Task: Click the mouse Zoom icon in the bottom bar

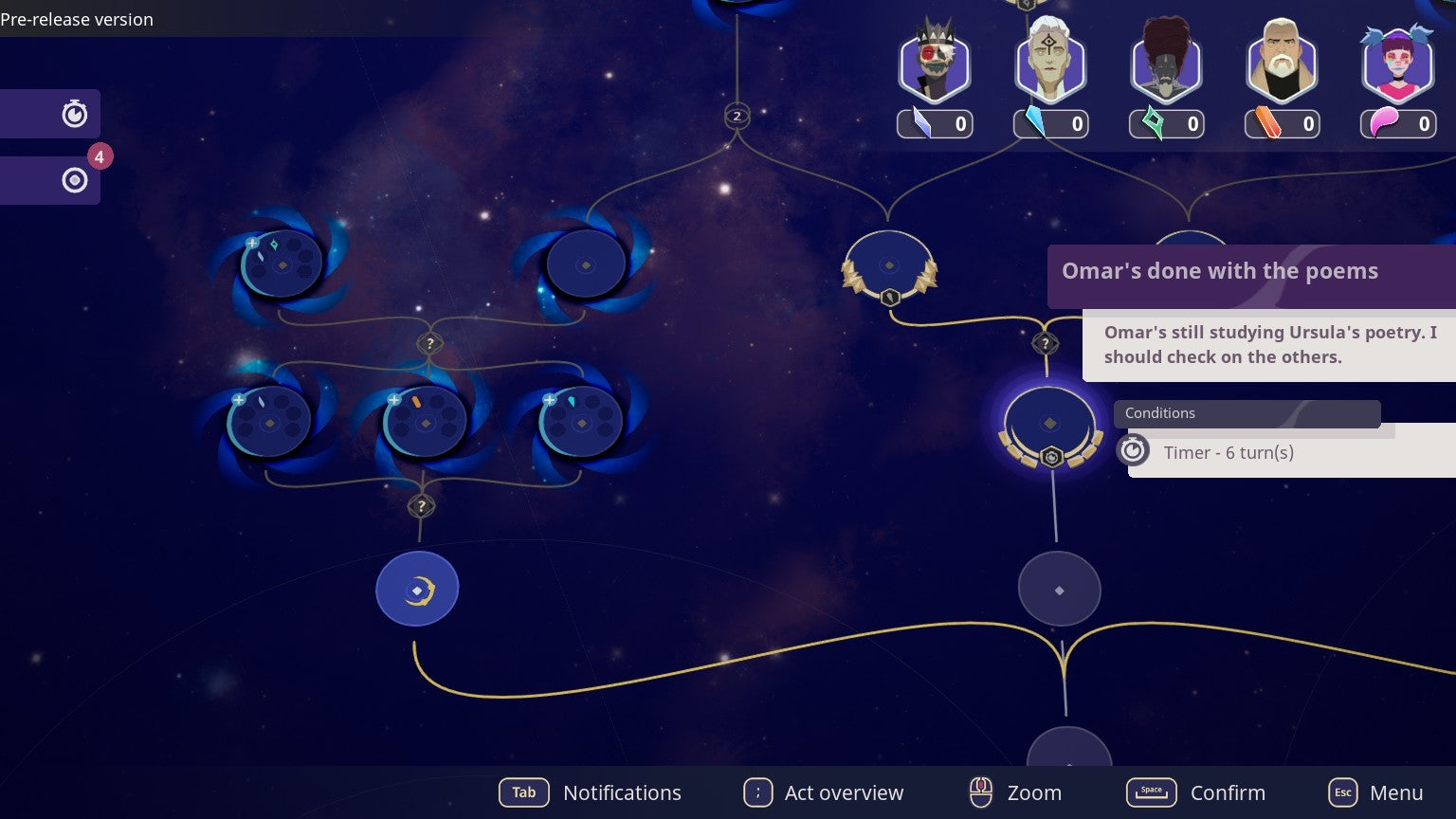Action: [981, 792]
